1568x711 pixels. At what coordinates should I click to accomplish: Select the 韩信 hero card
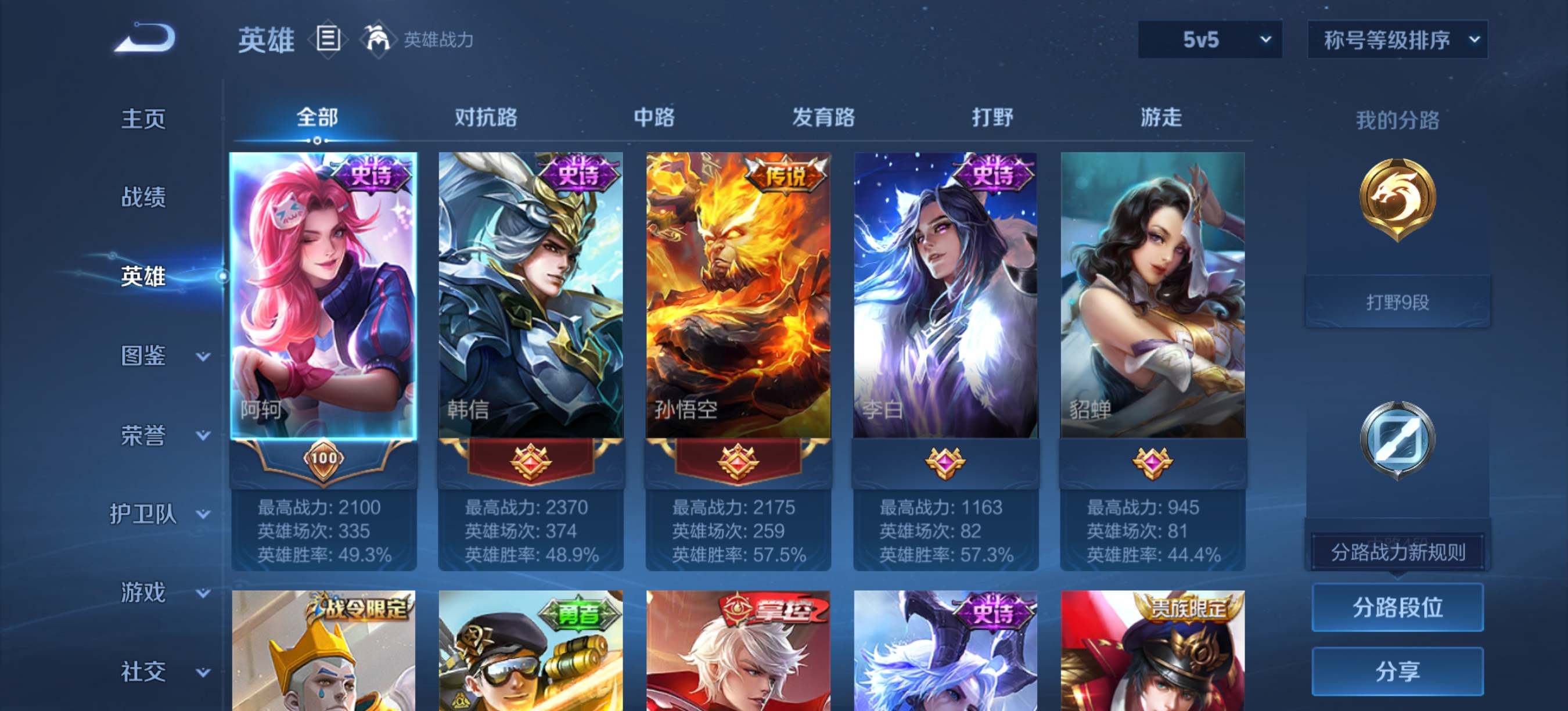click(x=530, y=296)
